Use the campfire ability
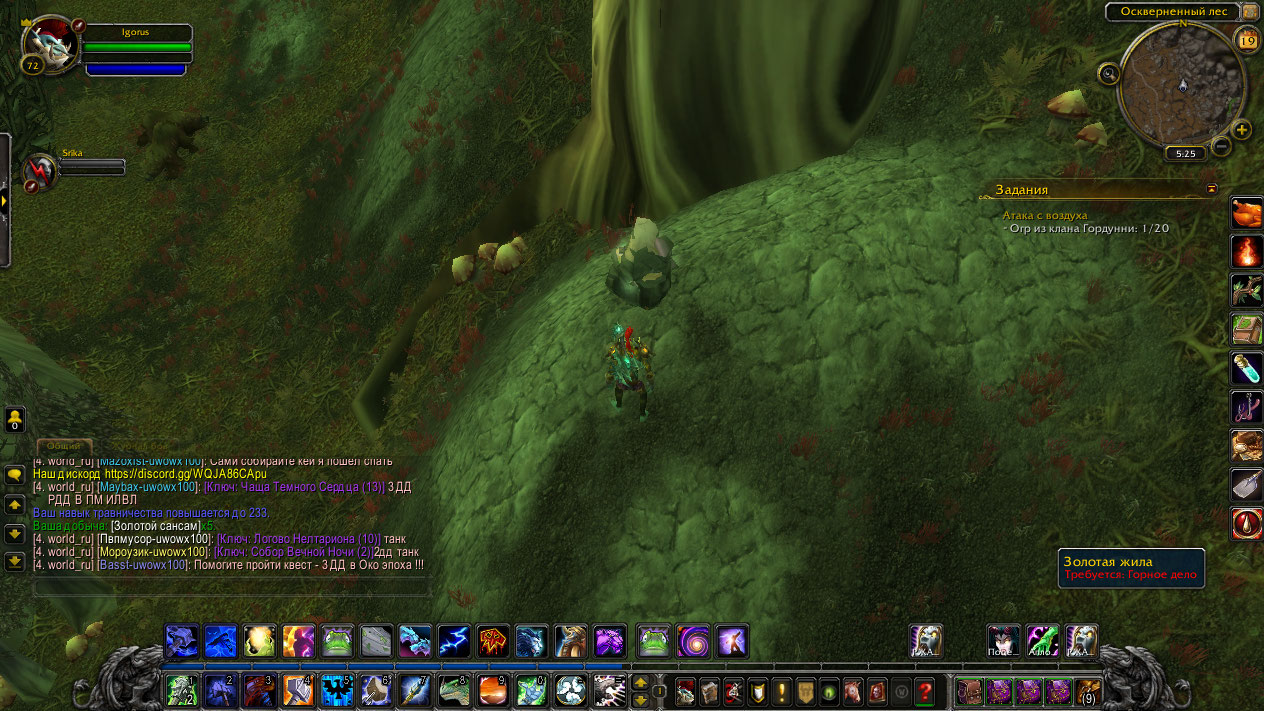 (x=1246, y=251)
